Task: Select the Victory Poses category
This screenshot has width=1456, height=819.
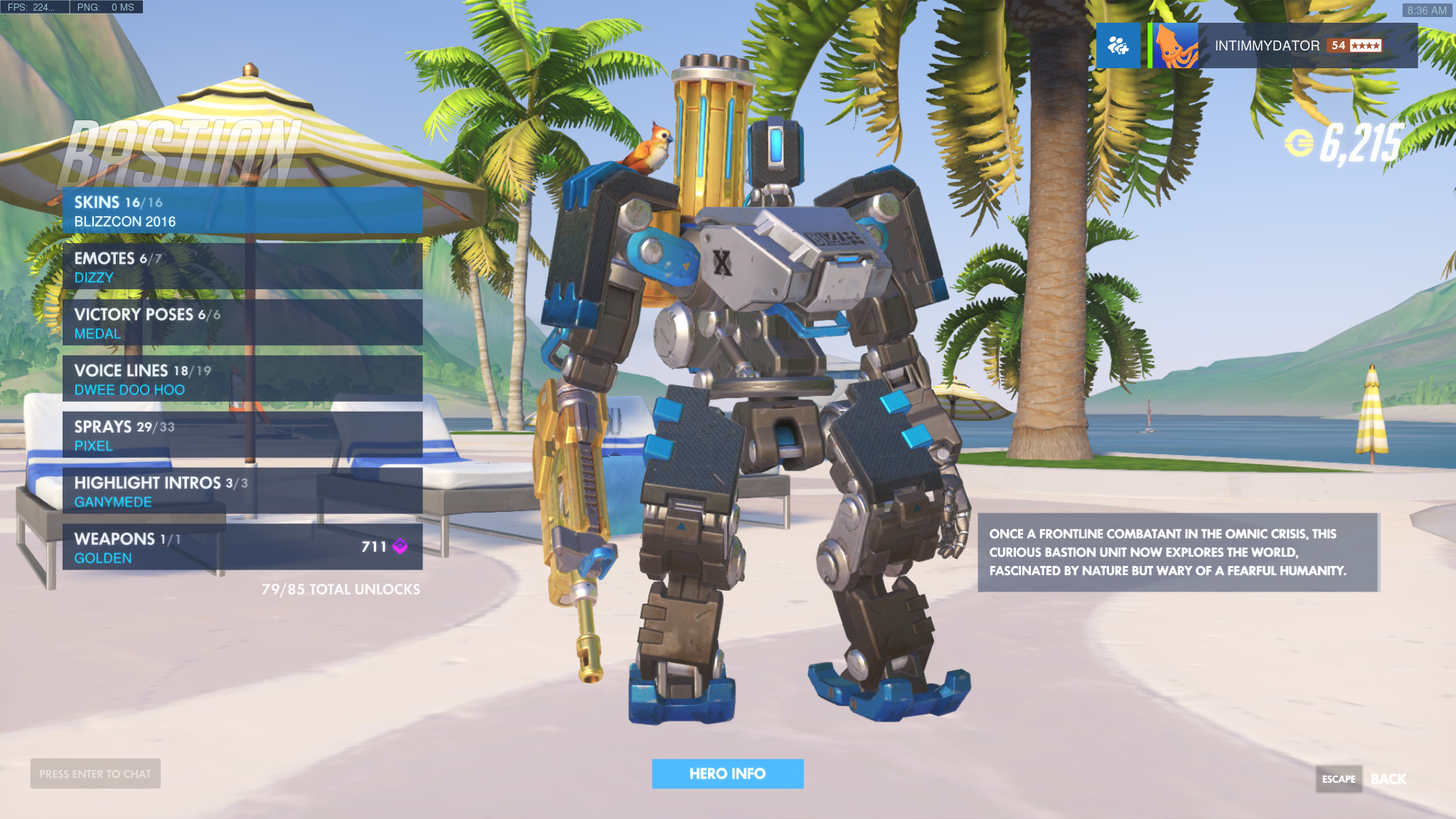Action: coord(242,323)
